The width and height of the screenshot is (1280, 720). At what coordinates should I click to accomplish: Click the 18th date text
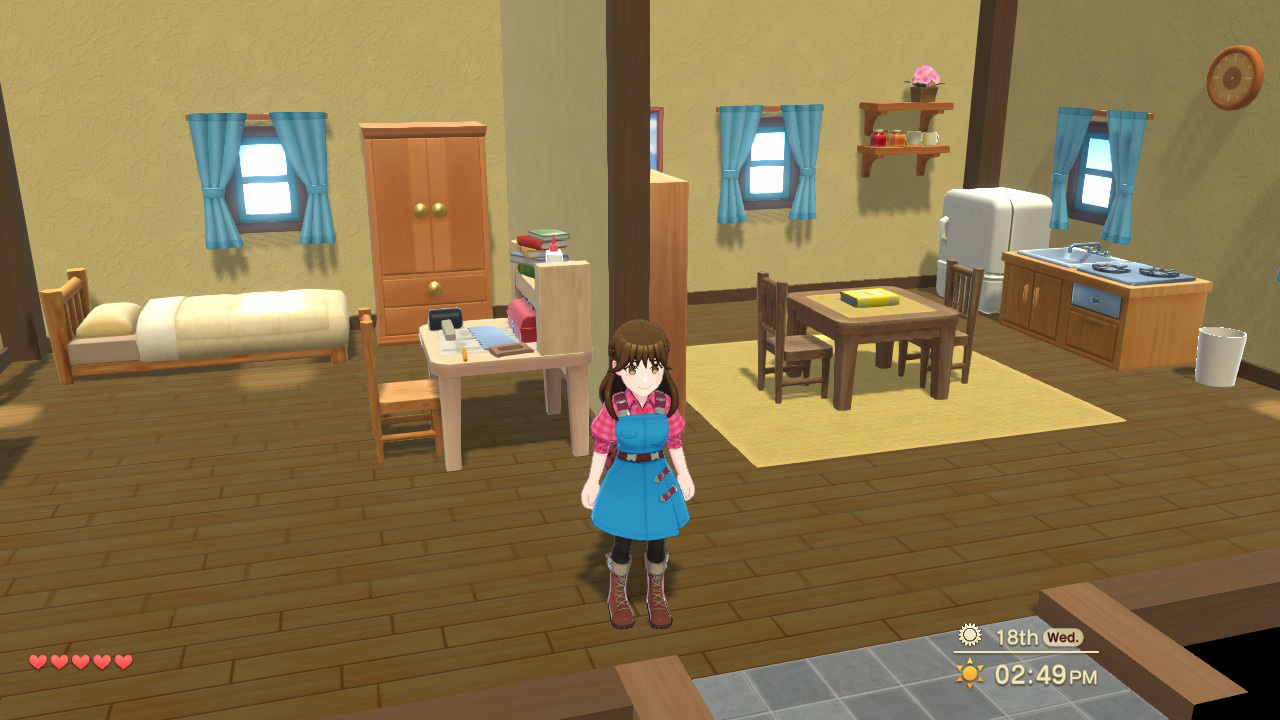[1019, 637]
